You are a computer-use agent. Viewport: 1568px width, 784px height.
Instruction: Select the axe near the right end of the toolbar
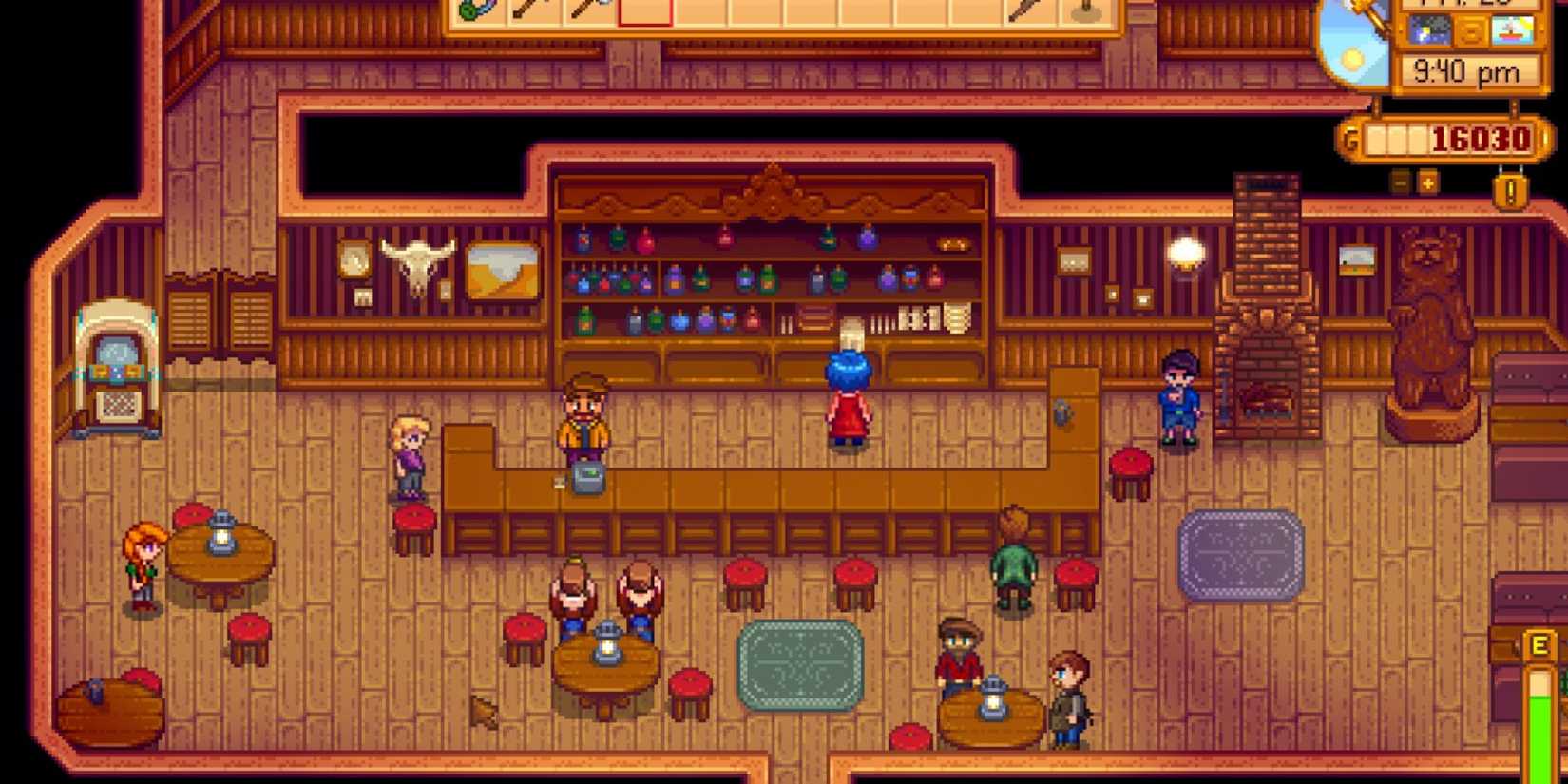(x=1028, y=14)
